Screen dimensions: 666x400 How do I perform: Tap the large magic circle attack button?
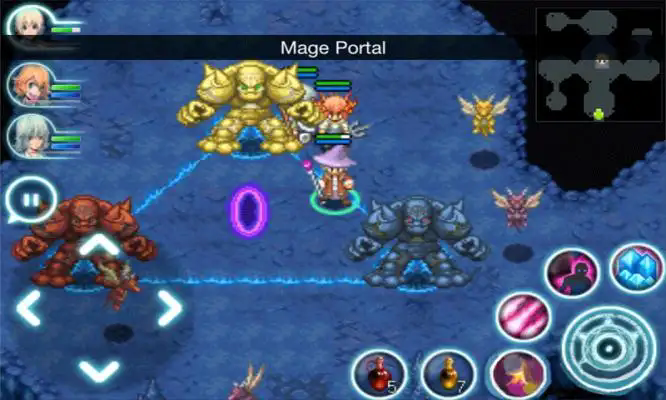click(x=609, y=348)
